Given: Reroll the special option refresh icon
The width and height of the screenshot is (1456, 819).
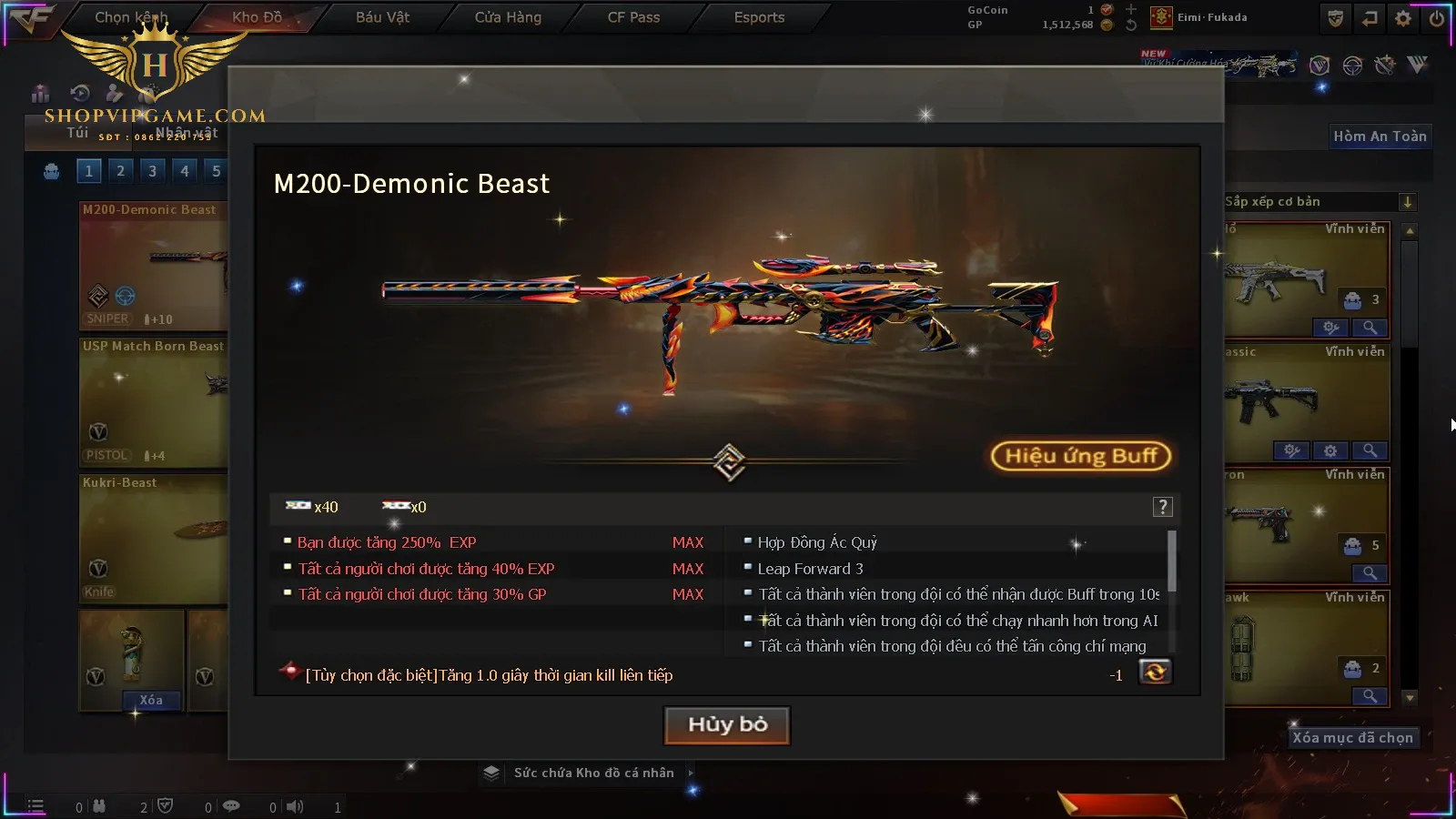Looking at the screenshot, I should [x=1155, y=672].
